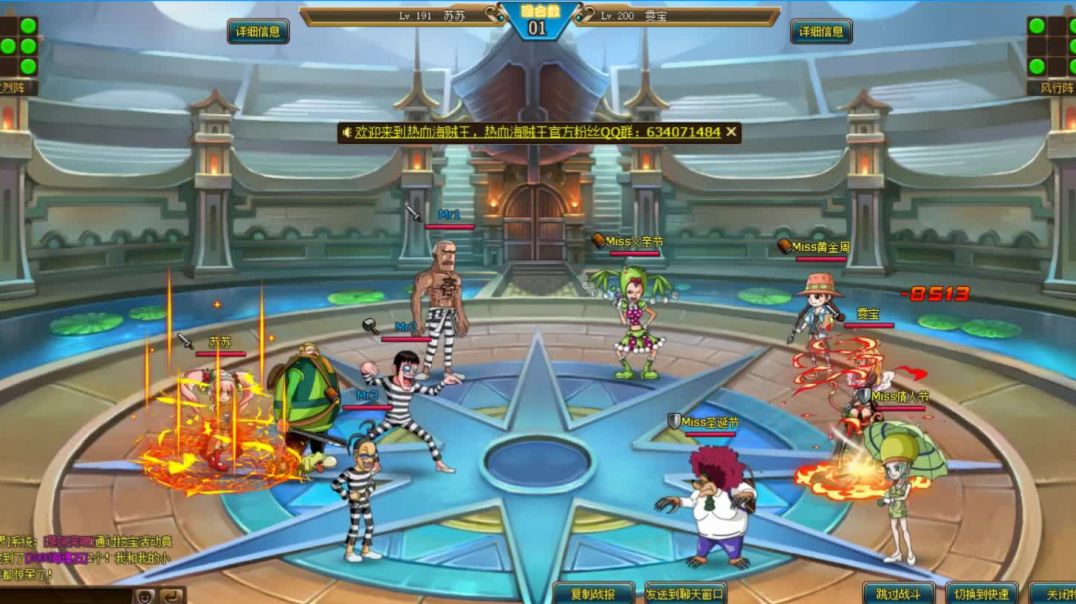Image resolution: width=1076 pixels, height=604 pixels.
Task: Click the chat send arrow button
Action: pyautogui.click(x=172, y=596)
